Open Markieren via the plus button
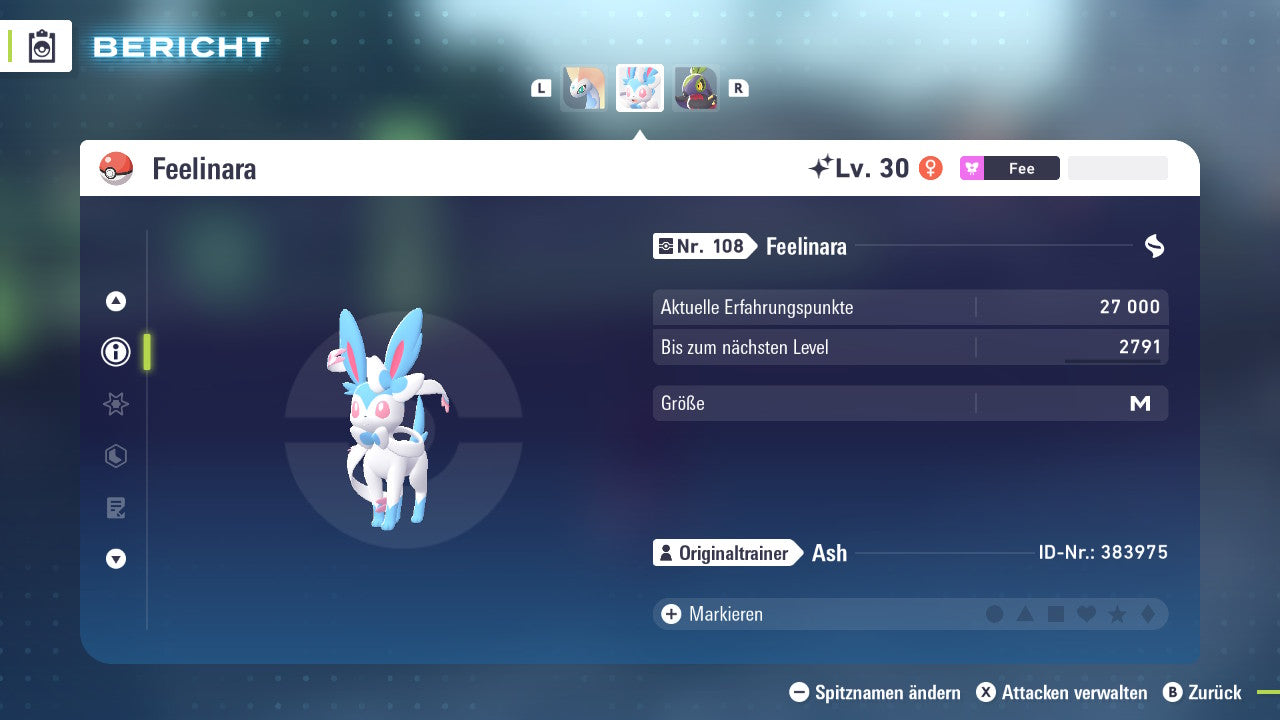Viewport: 1280px width, 720px height. point(671,614)
